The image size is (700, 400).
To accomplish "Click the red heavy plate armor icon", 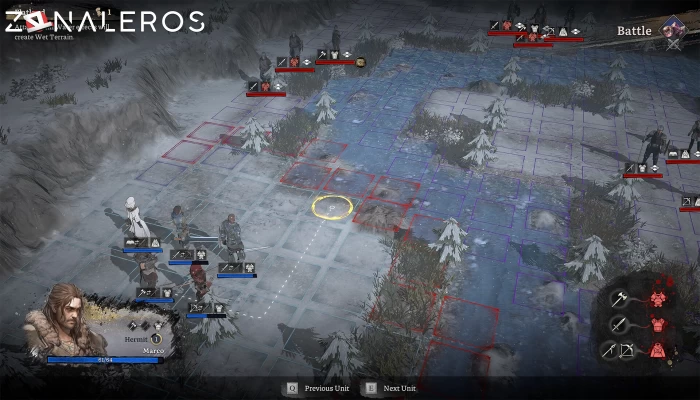I will (x=658, y=299).
